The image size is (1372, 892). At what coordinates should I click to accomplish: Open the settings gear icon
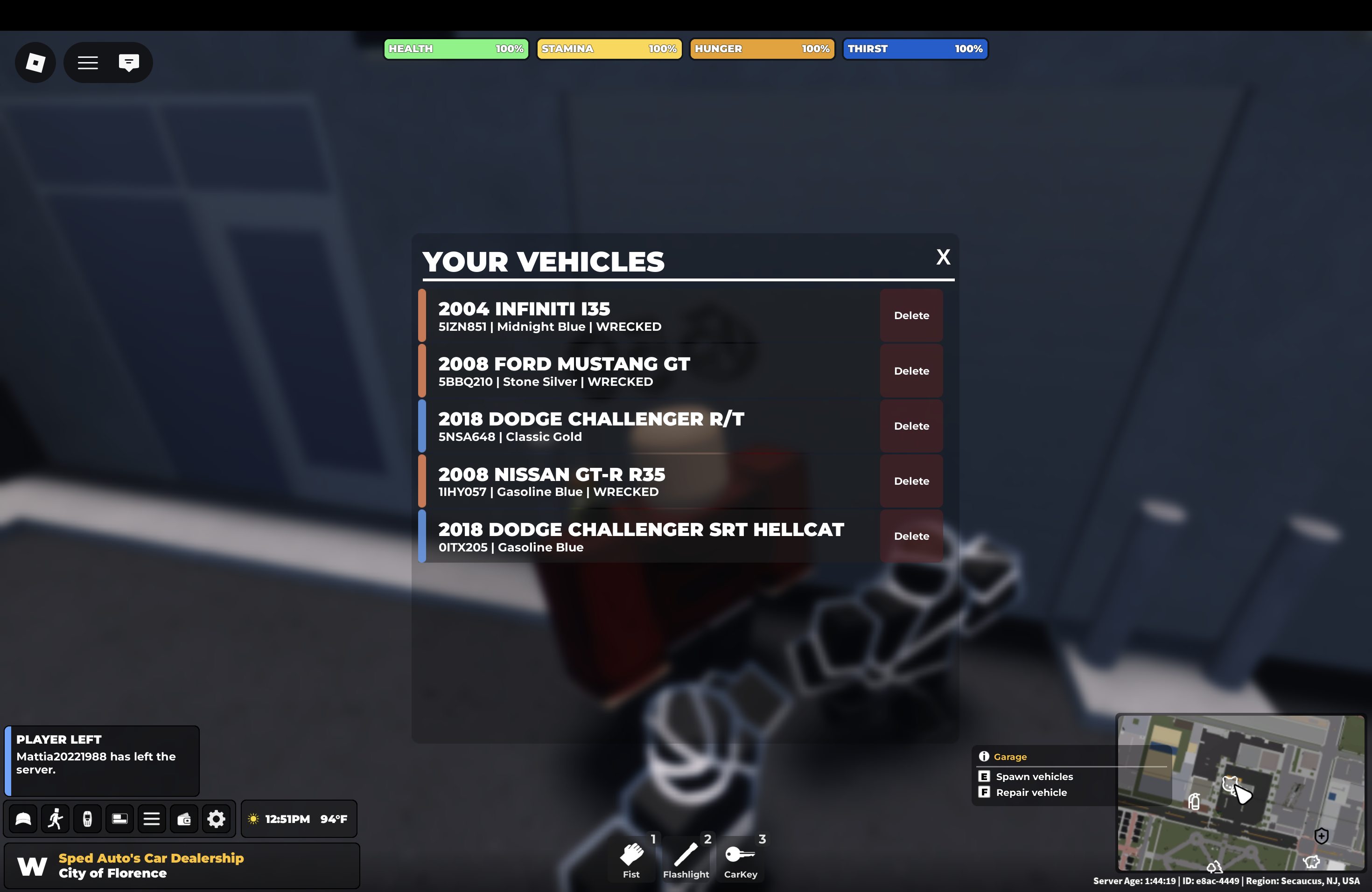216,819
